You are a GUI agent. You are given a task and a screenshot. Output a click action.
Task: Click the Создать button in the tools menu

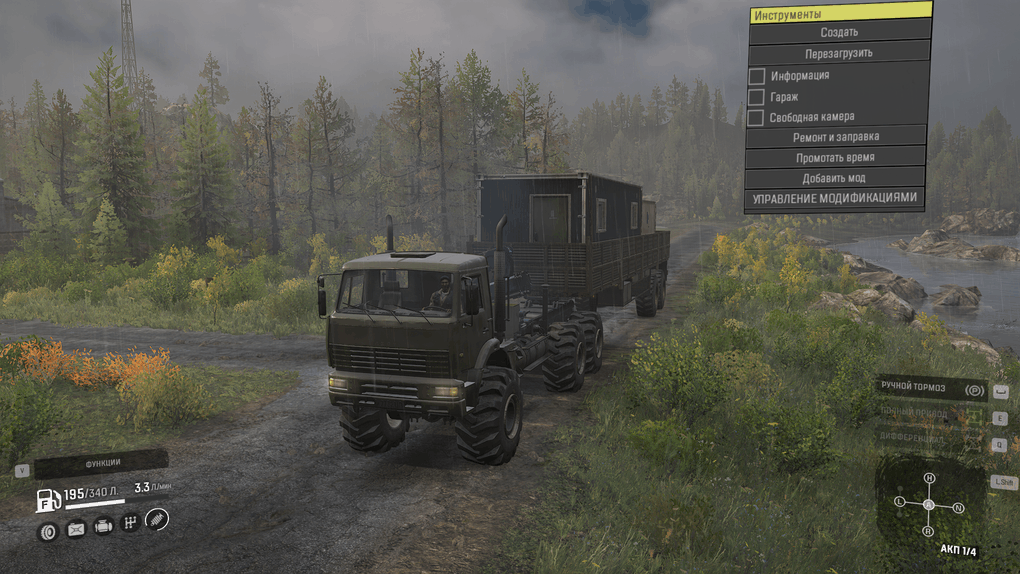click(x=838, y=32)
